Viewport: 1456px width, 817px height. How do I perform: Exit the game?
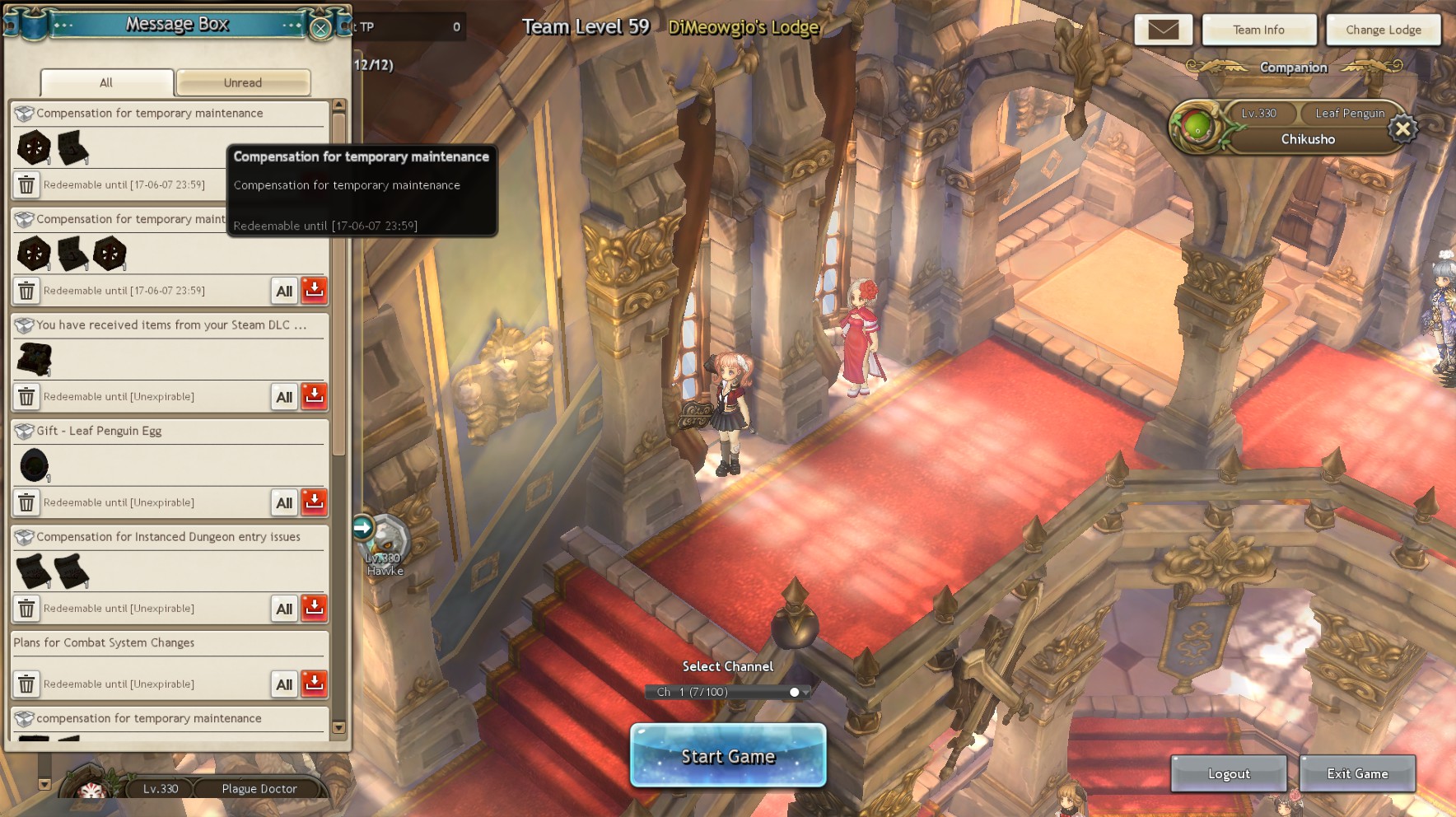click(x=1357, y=773)
